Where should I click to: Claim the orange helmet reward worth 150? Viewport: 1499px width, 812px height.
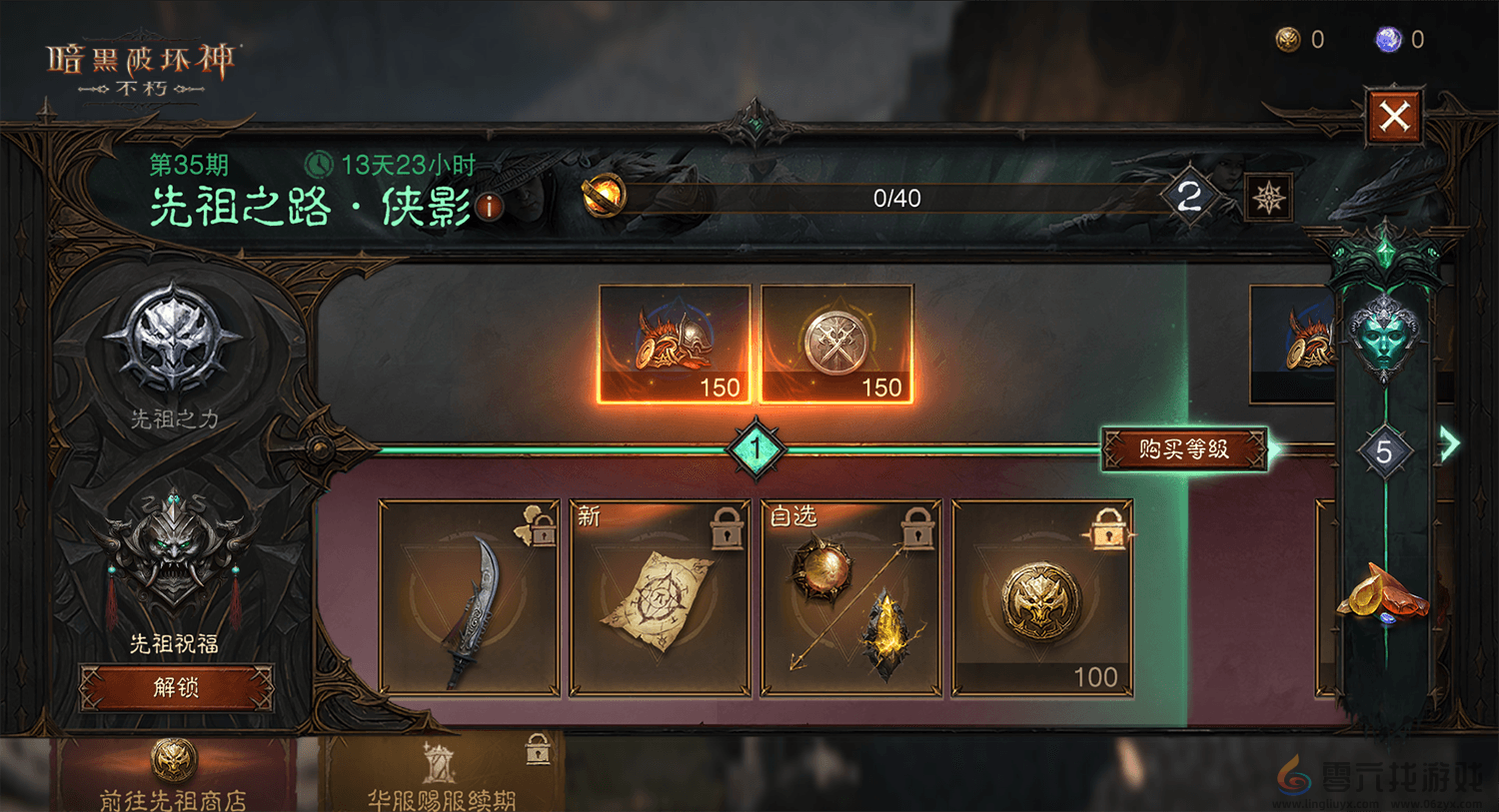675,345
